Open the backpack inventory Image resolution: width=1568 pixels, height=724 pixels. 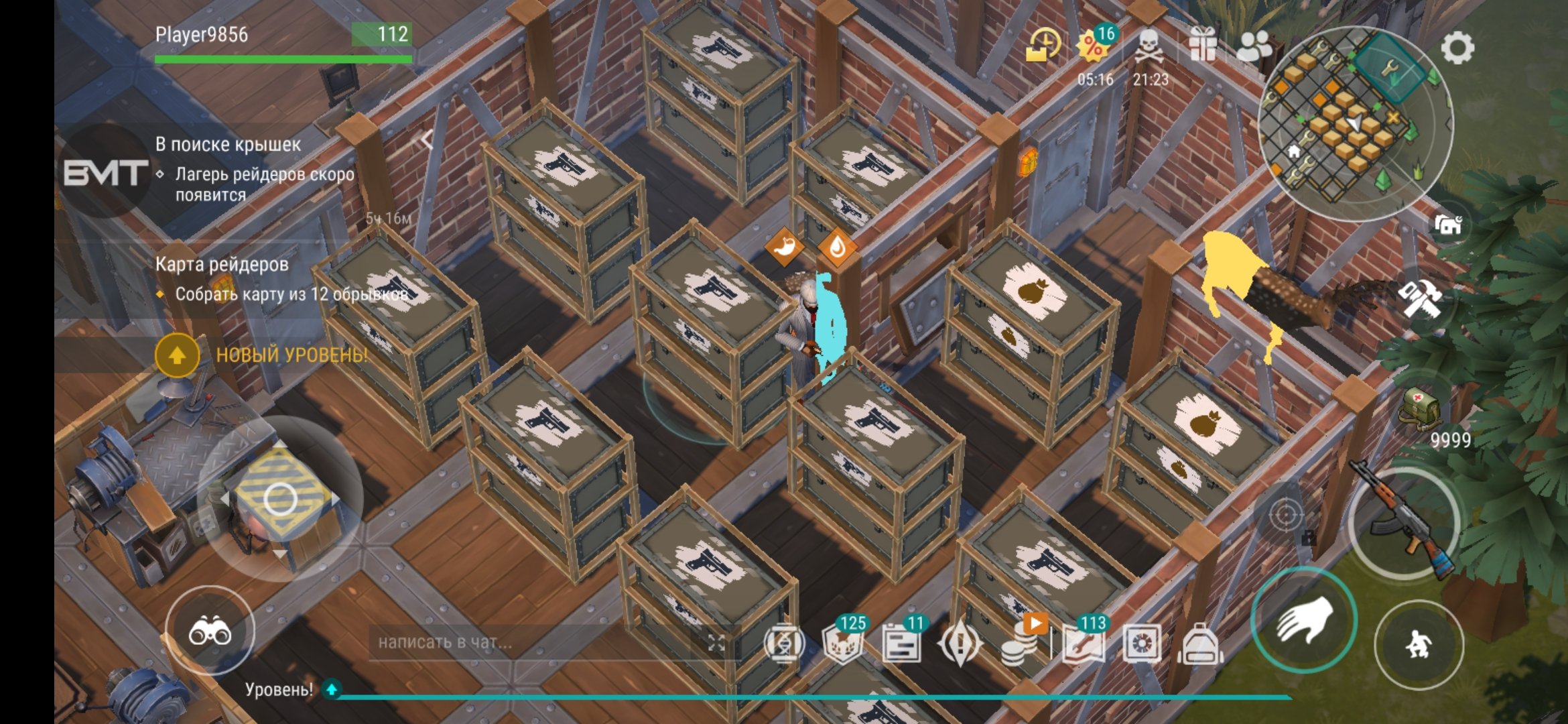(x=1199, y=645)
